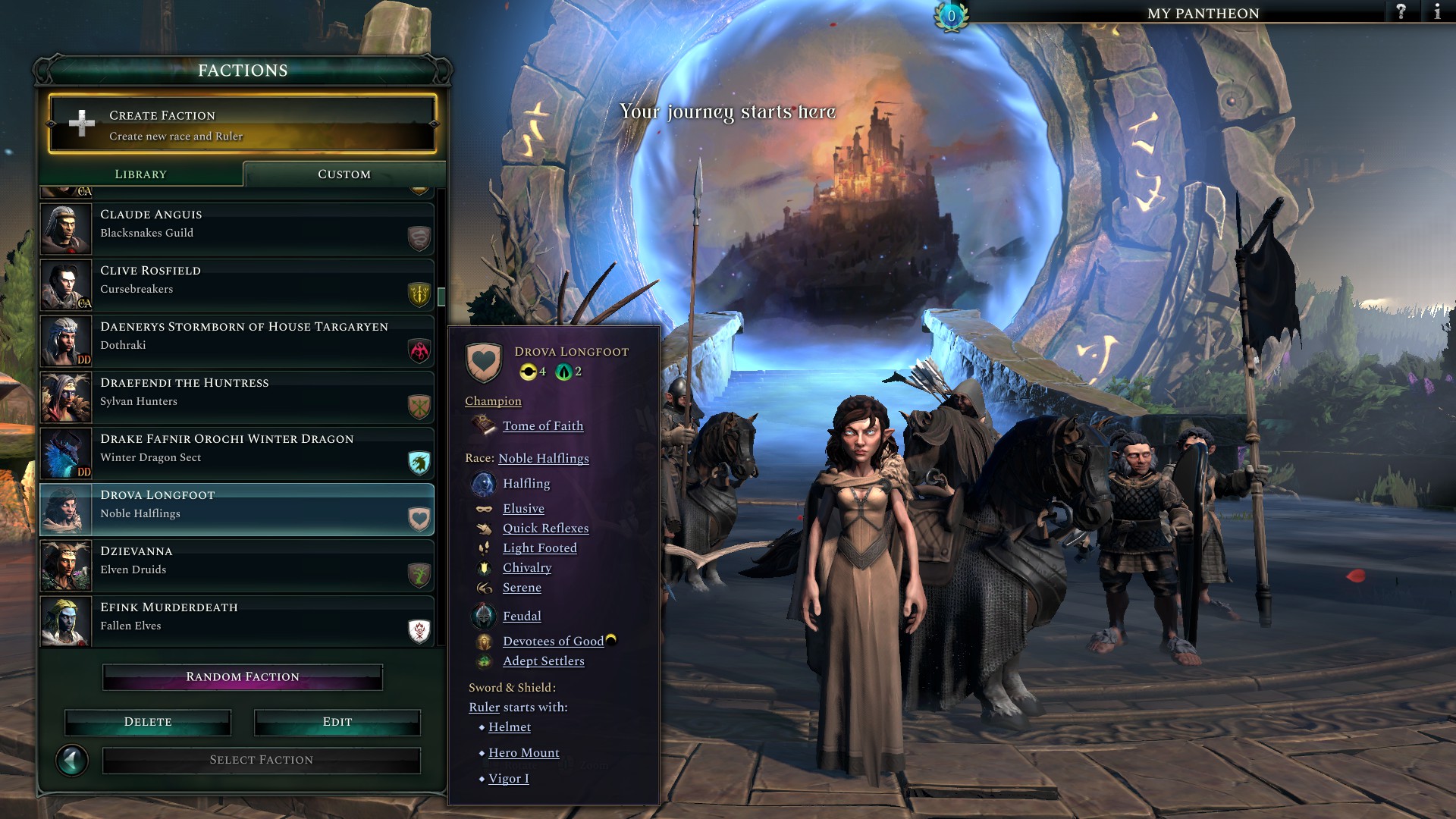Viewport: 1456px width, 819px height.
Task: Switch to the Library tab
Action: pos(141,174)
